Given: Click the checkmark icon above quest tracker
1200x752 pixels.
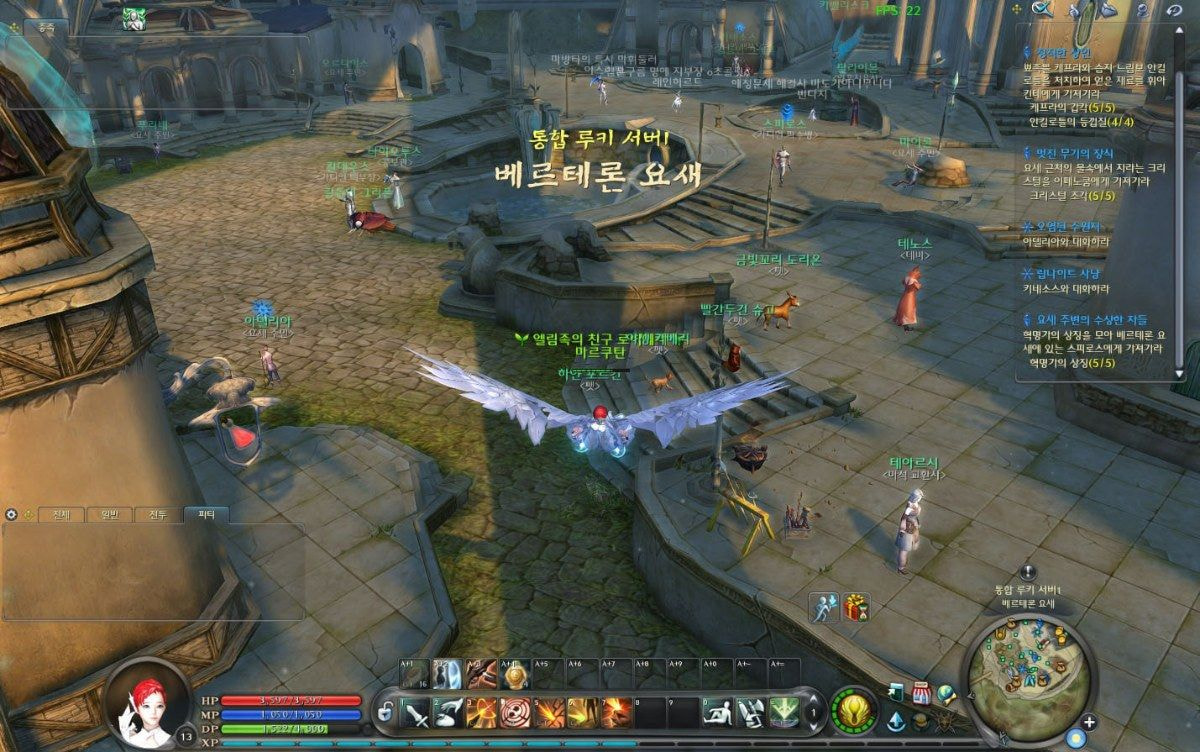Looking at the screenshot, I should point(1043,9).
